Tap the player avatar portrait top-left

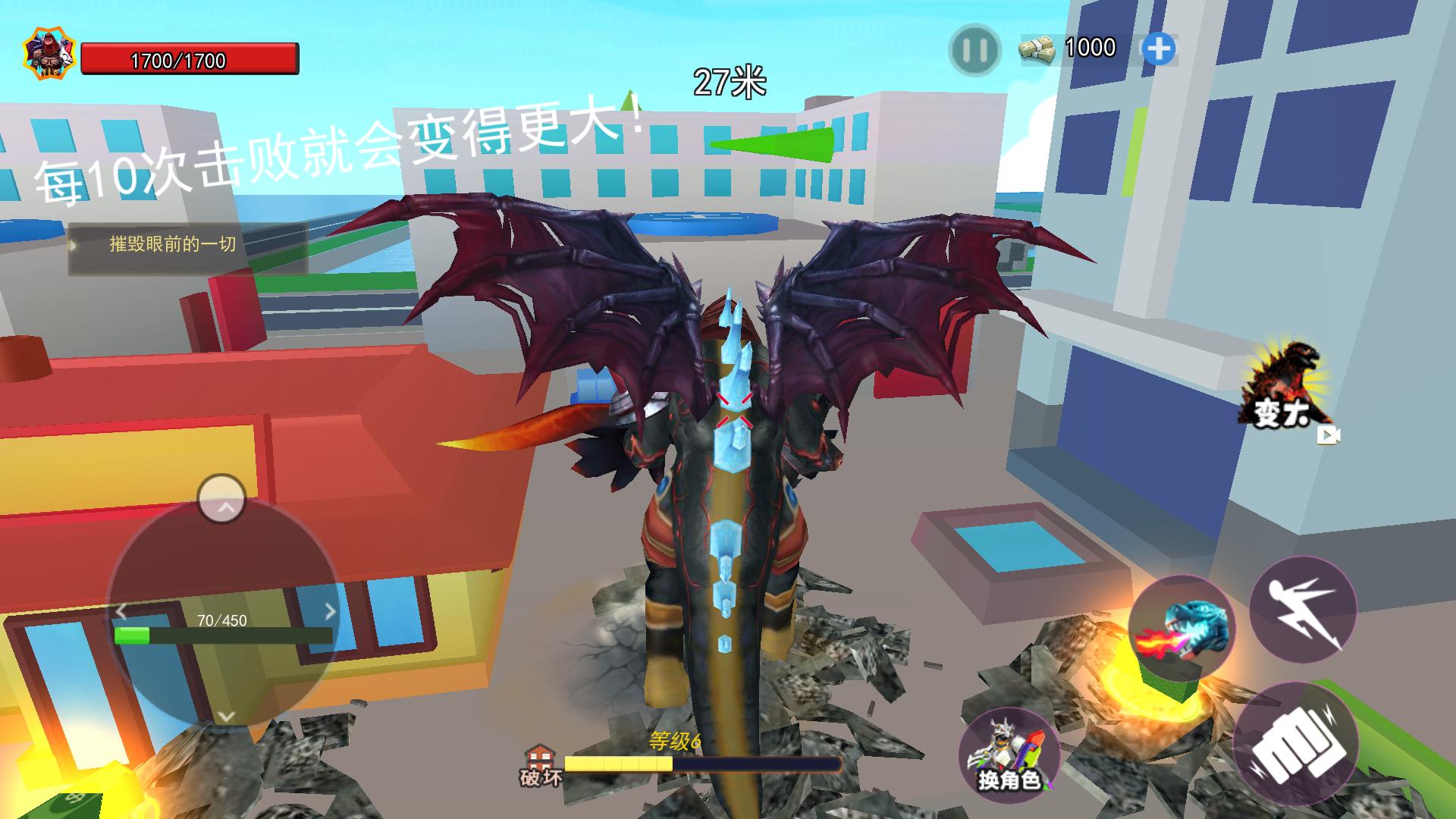pos(50,51)
